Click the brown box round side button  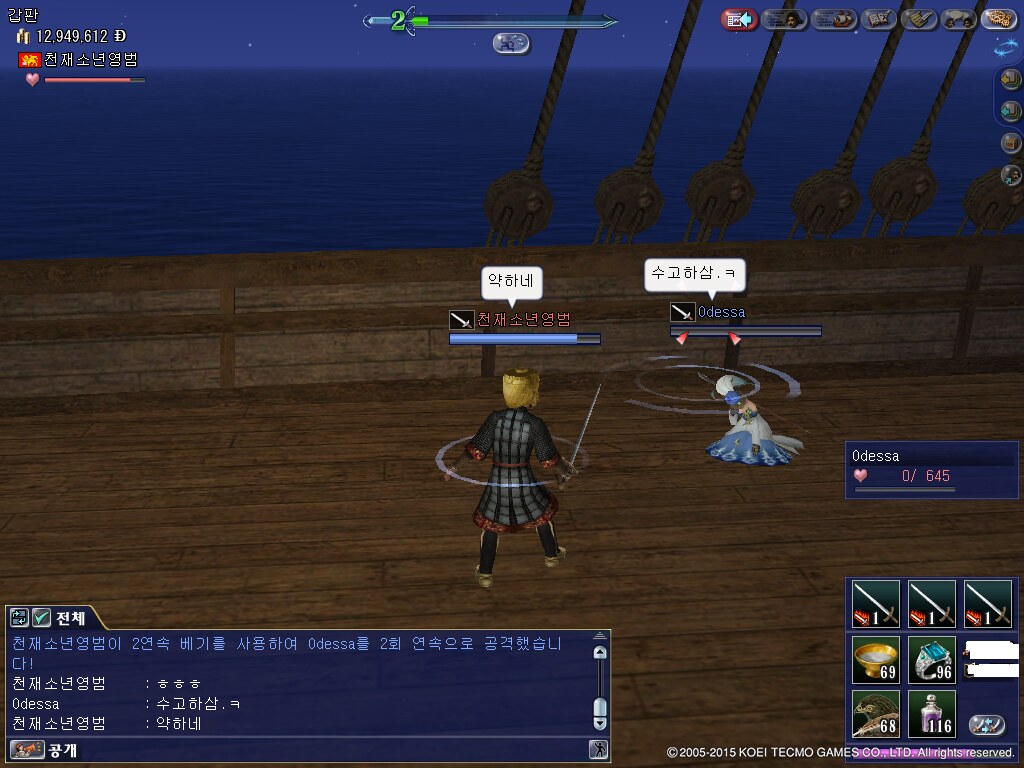point(1011,143)
